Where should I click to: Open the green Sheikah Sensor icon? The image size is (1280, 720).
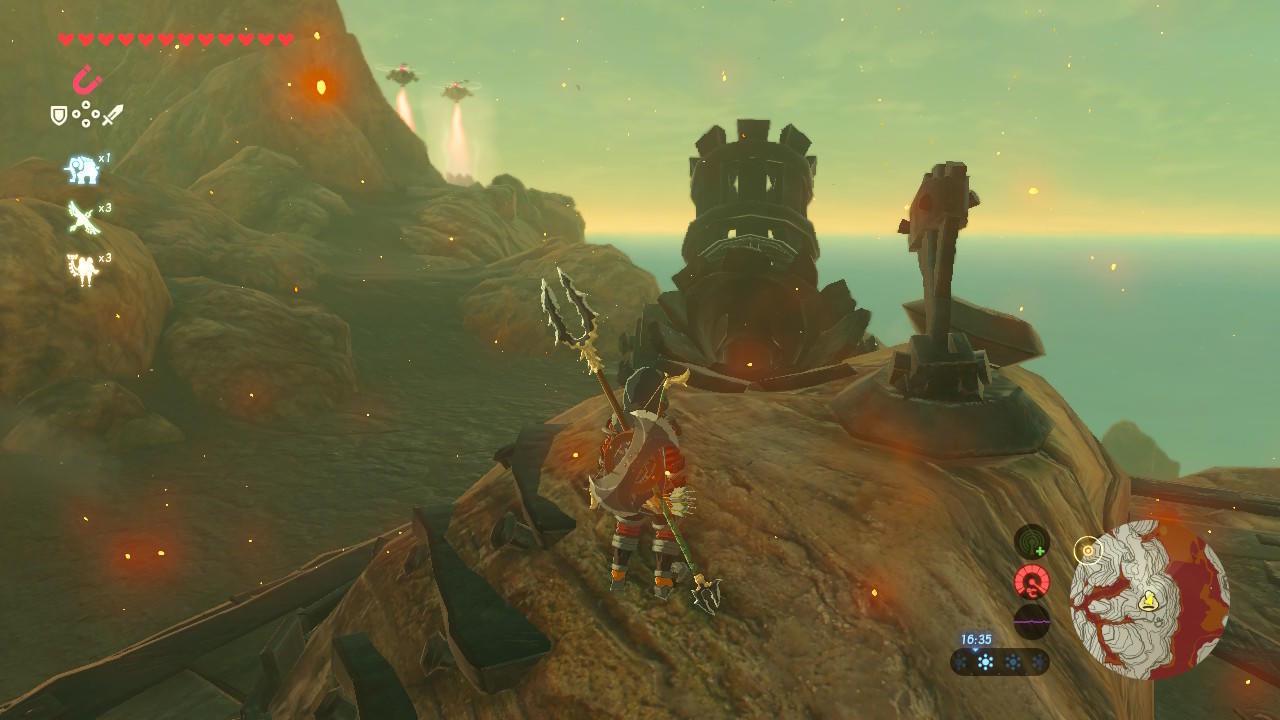tap(1032, 542)
